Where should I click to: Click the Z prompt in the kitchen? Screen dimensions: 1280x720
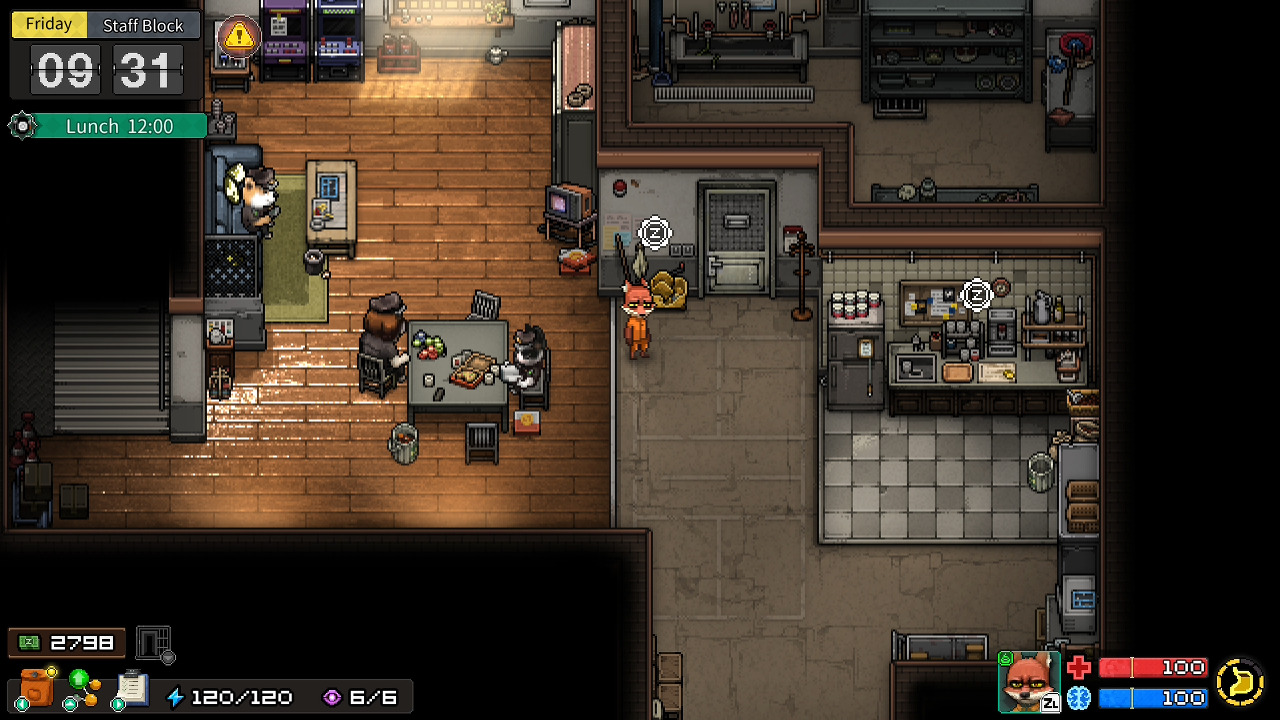click(975, 295)
